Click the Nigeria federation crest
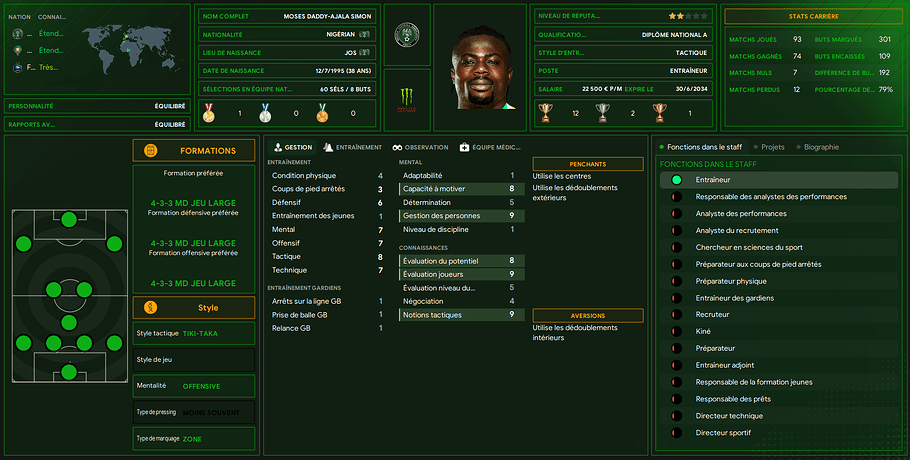 point(406,34)
